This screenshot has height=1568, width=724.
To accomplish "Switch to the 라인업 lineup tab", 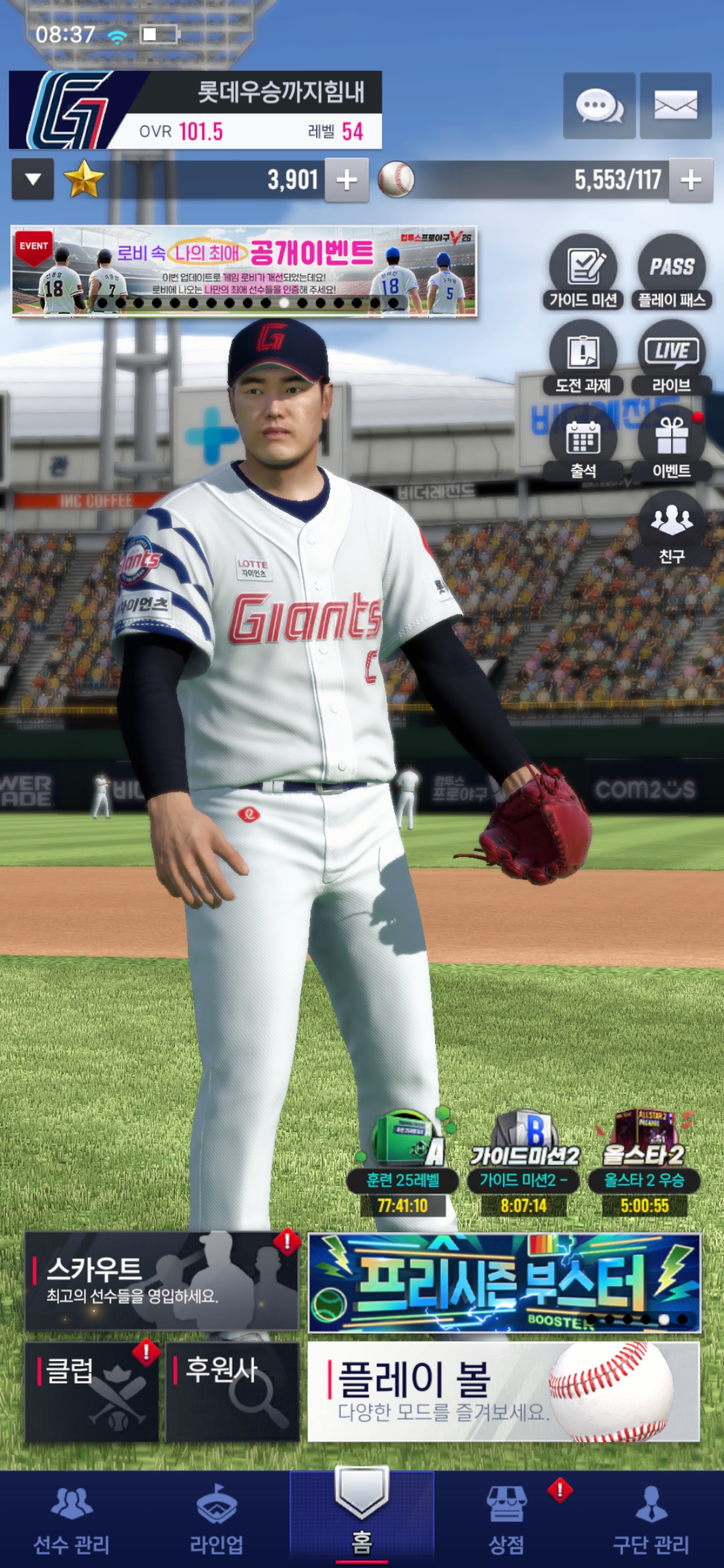I will coord(217,1521).
